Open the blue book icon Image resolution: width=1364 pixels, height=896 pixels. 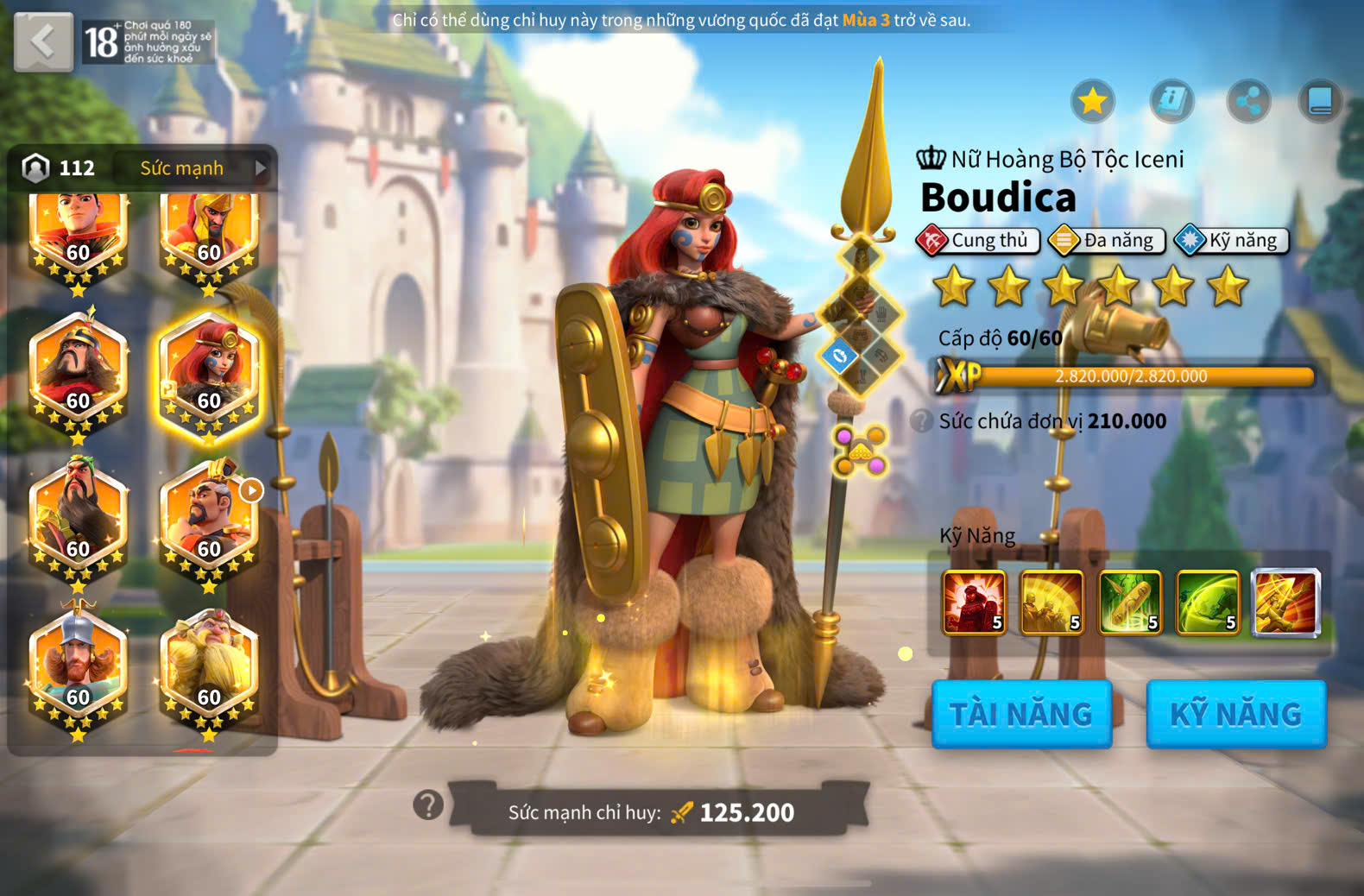pos(1320,102)
